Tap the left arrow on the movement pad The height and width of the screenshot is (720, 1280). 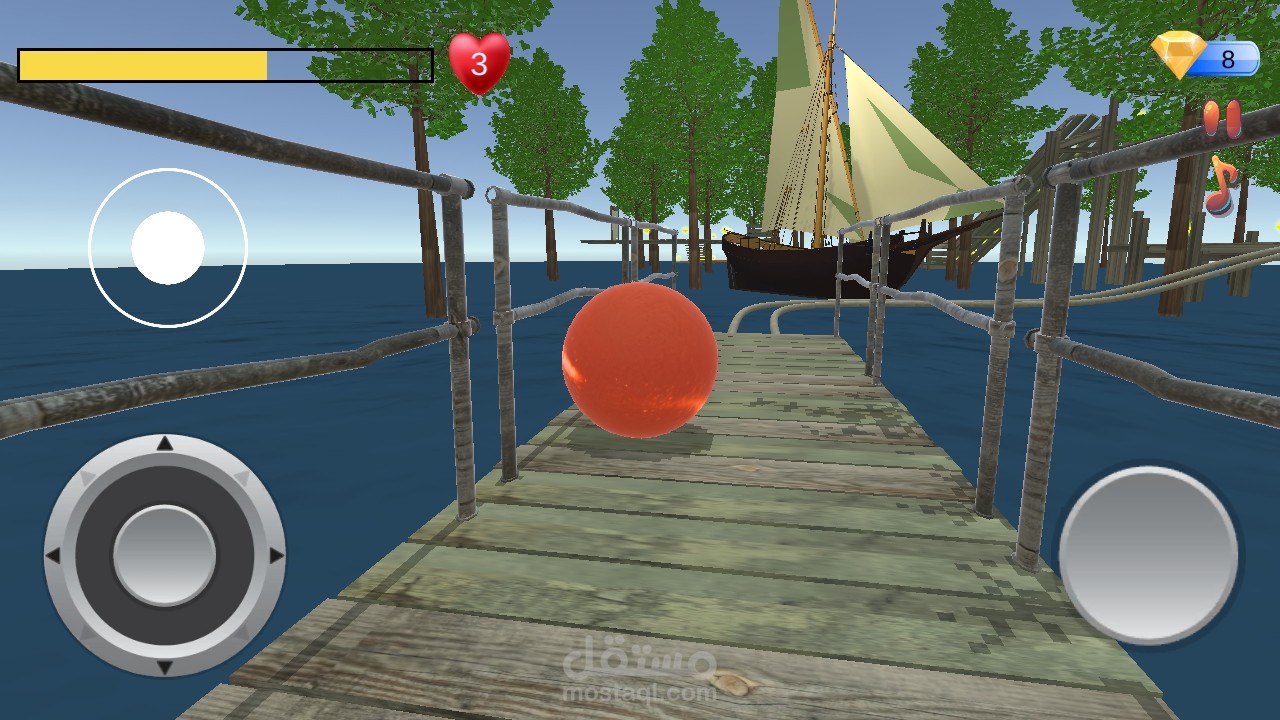coord(54,555)
